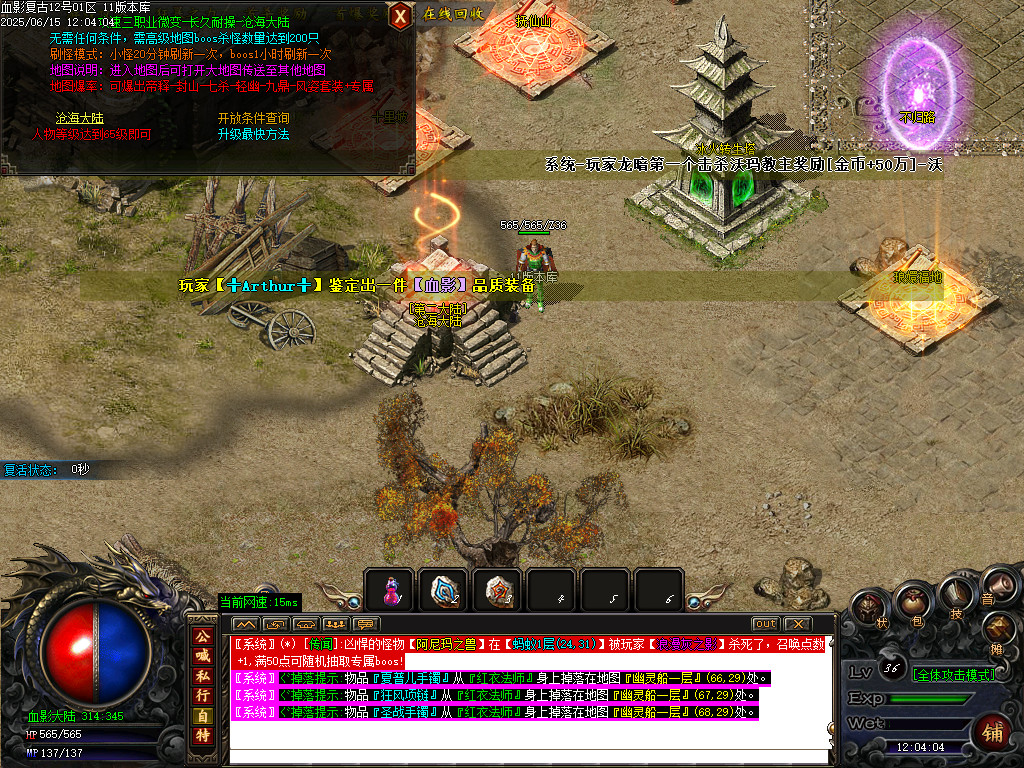Open the skills book icon
Viewport: 1024px width, 768px height.
tap(955, 594)
